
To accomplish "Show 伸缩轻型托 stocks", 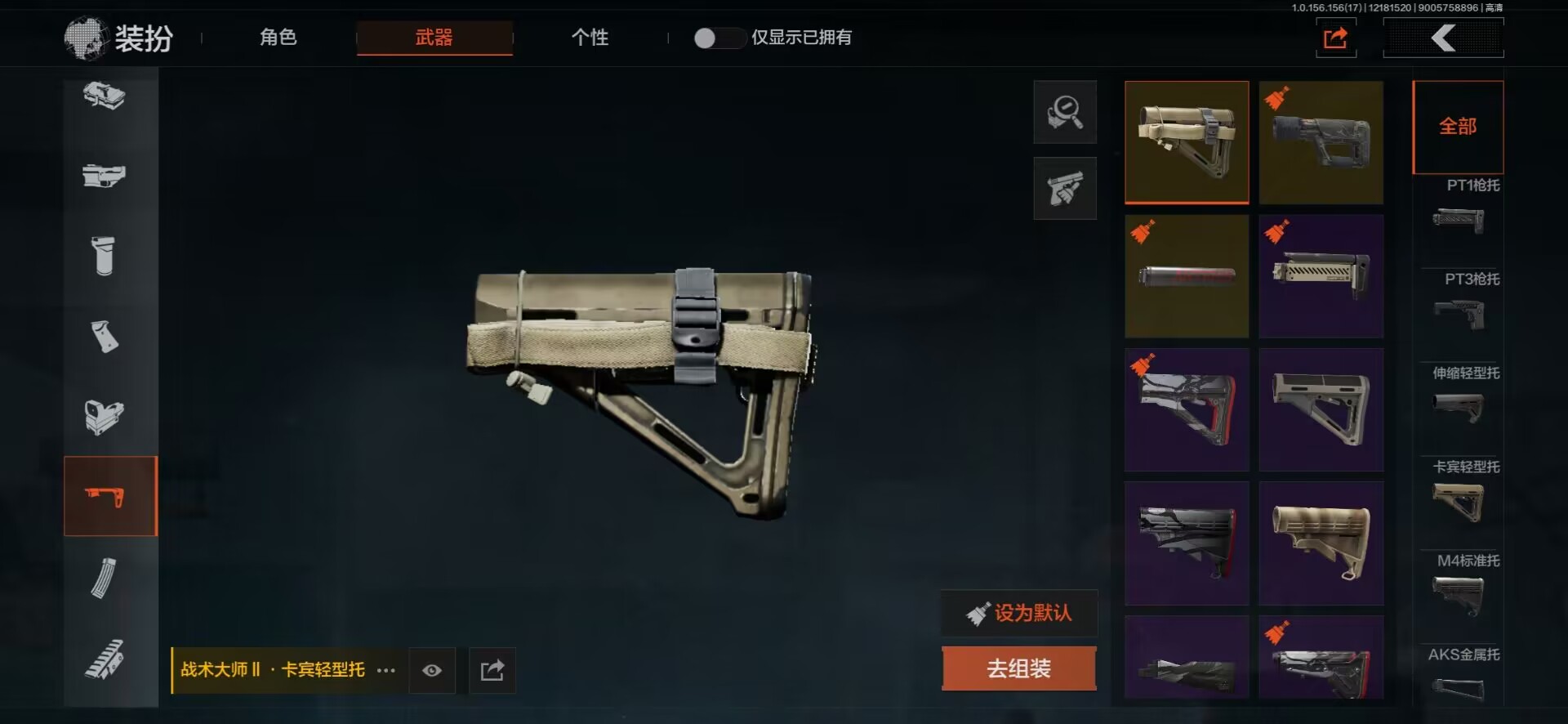I will tap(1460, 396).
